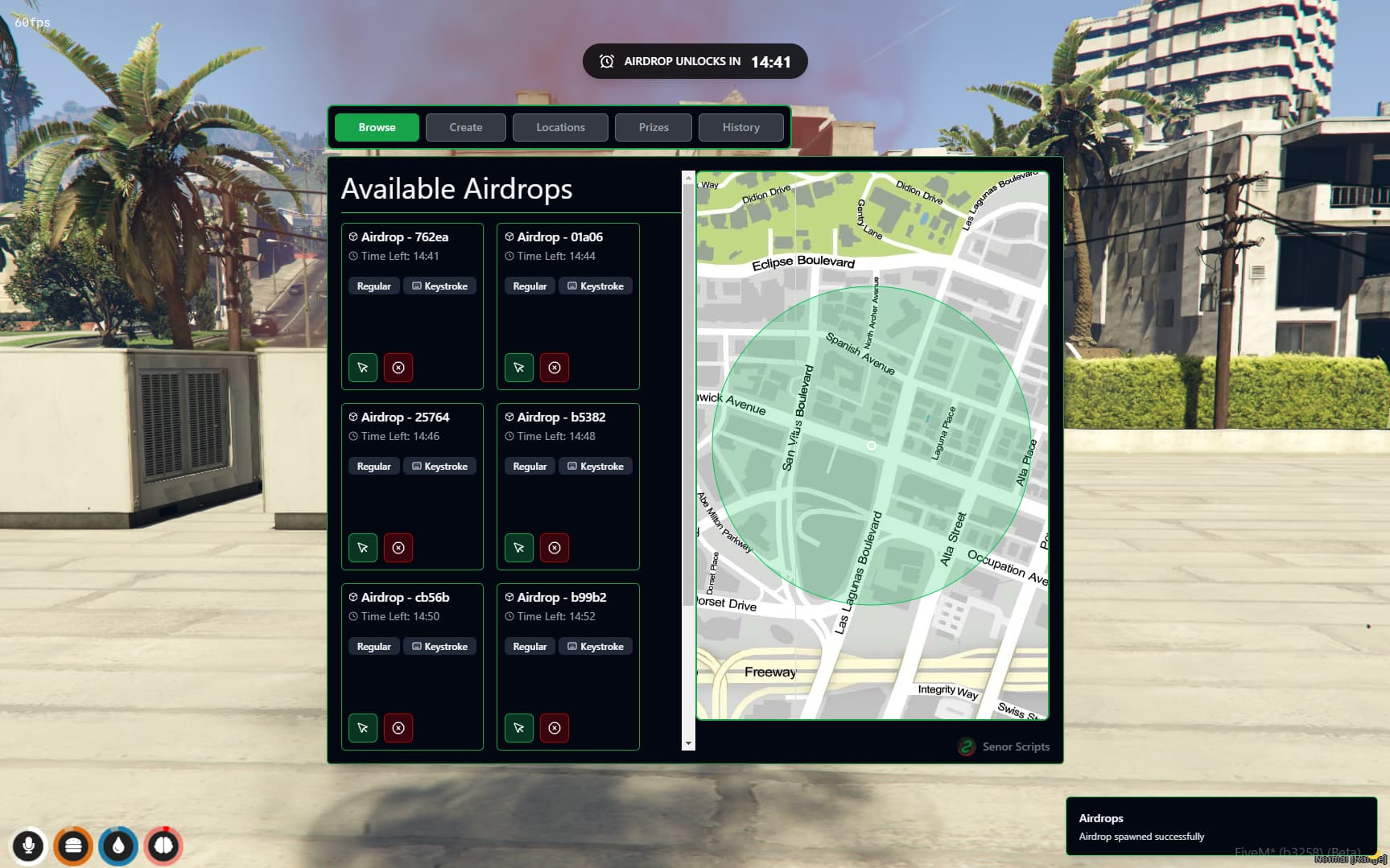Remove Airdrop 01a06 using red X
The height and width of the screenshot is (868, 1390).
tap(555, 368)
